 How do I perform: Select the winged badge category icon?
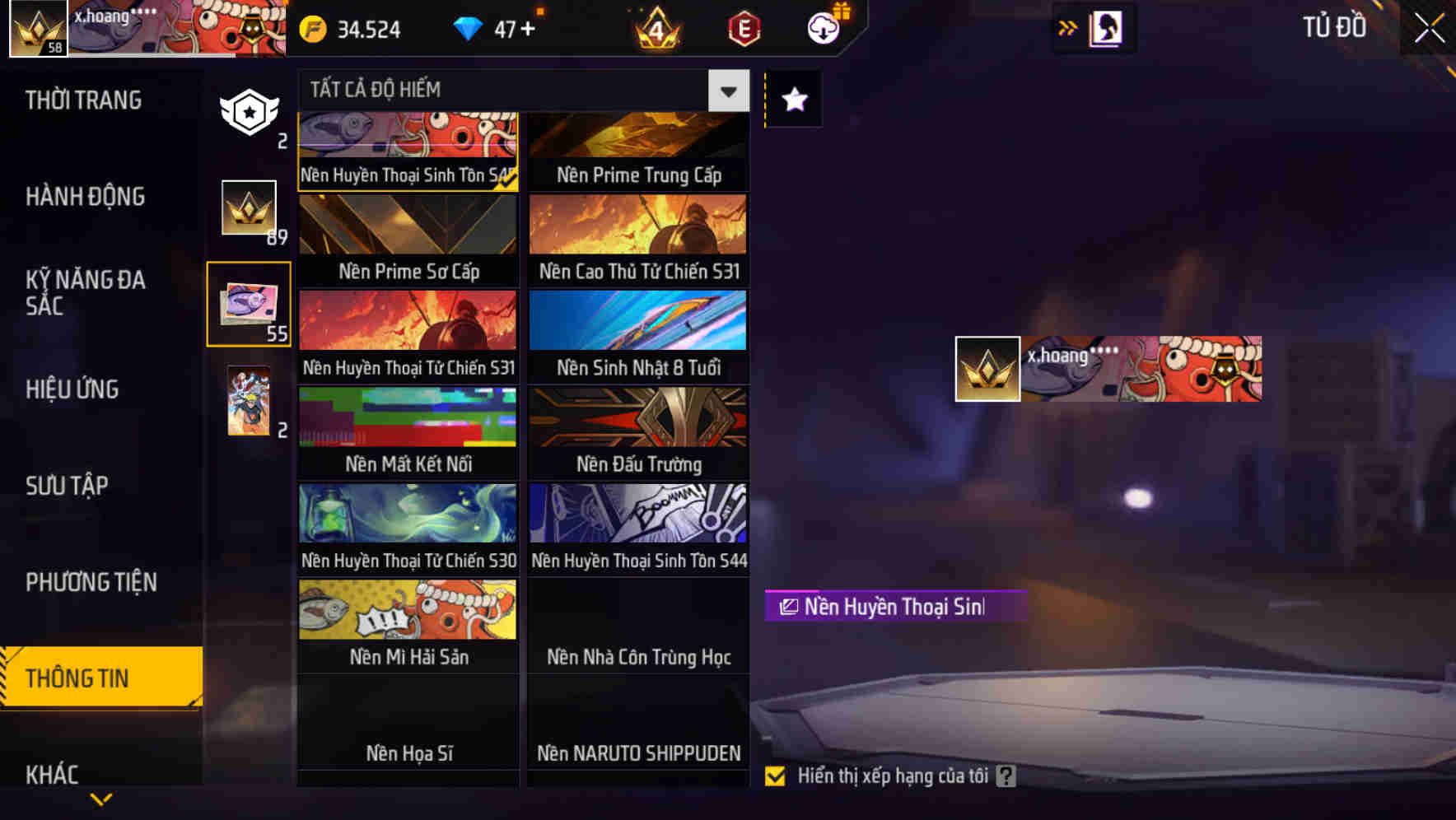249,111
